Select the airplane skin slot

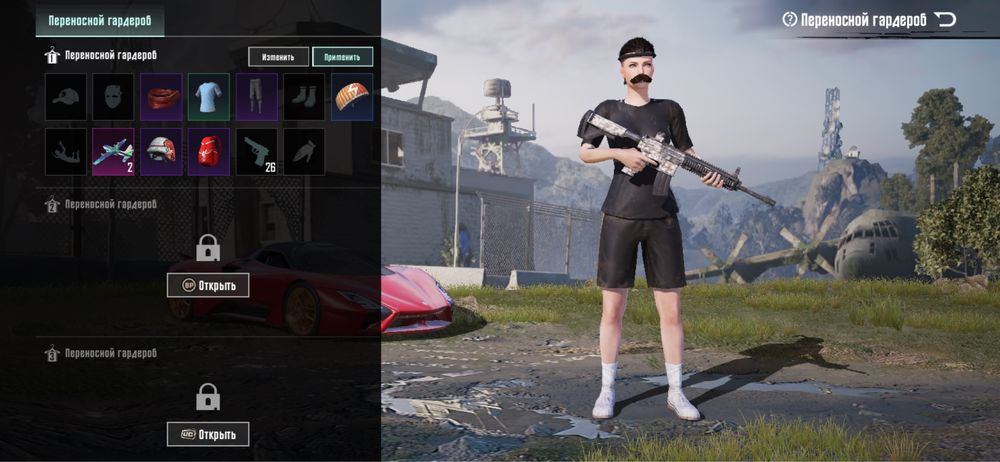113,152
